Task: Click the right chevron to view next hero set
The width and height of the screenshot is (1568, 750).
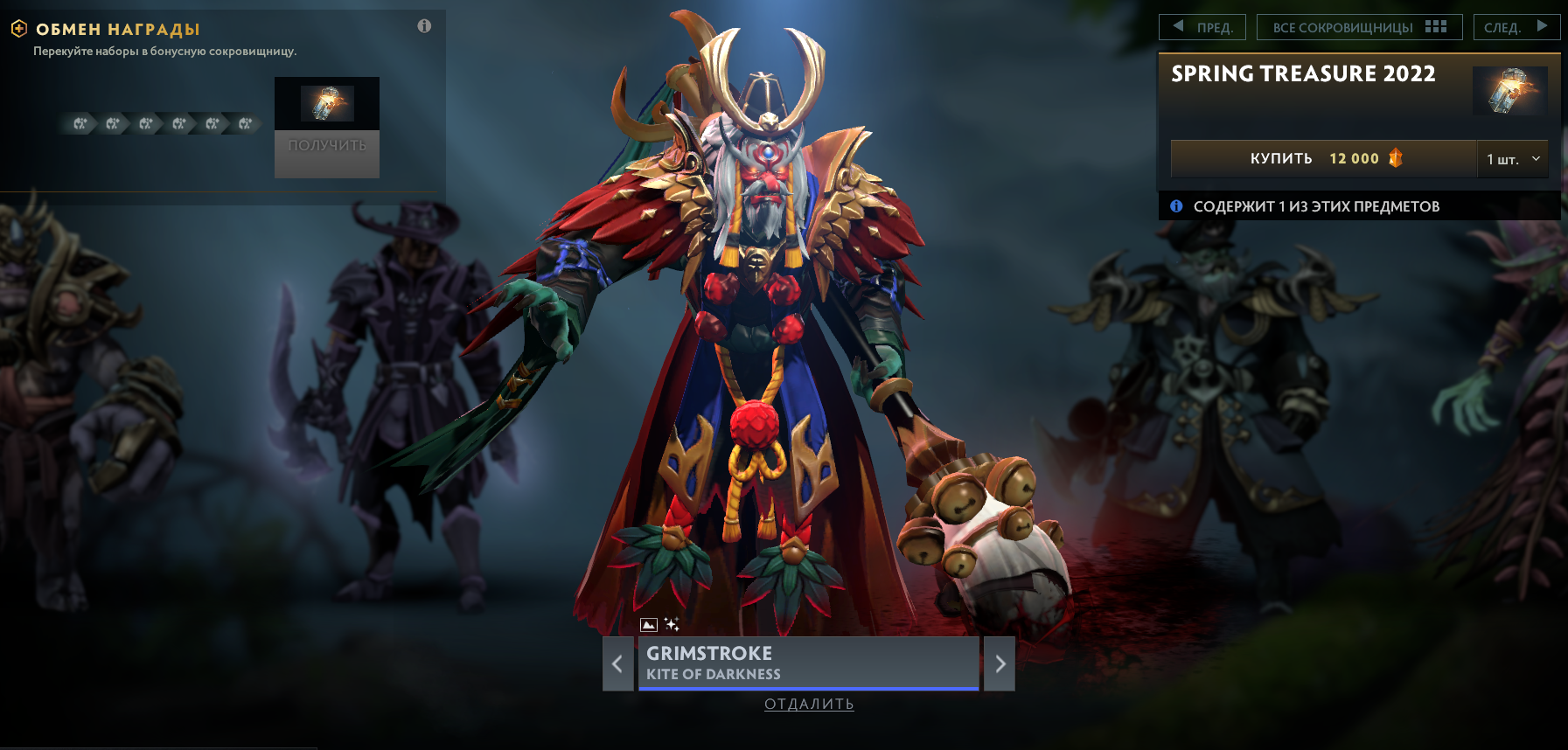Action: click(1000, 664)
